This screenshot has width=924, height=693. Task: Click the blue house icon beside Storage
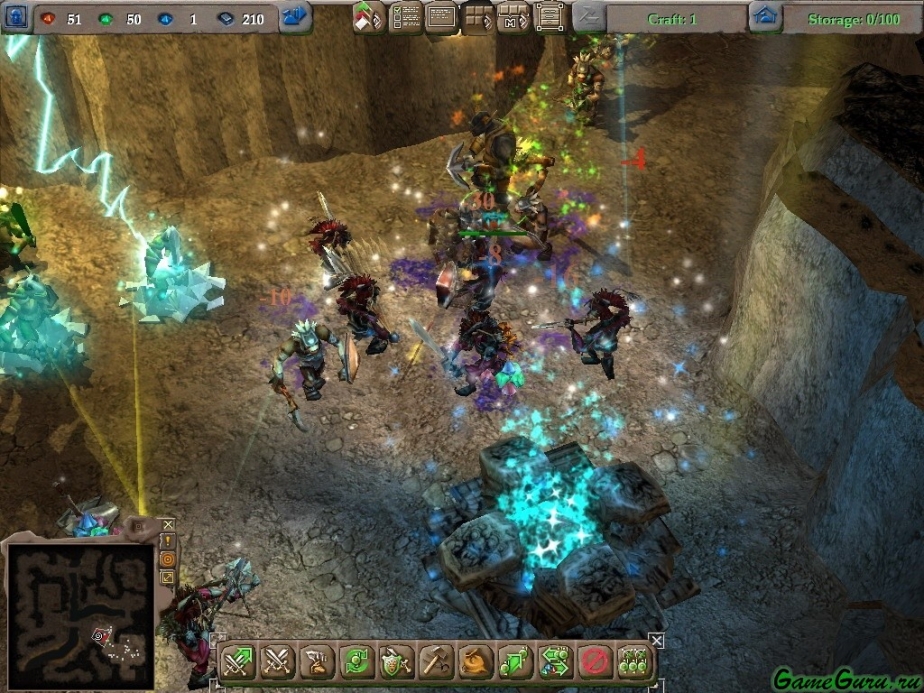(765, 17)
